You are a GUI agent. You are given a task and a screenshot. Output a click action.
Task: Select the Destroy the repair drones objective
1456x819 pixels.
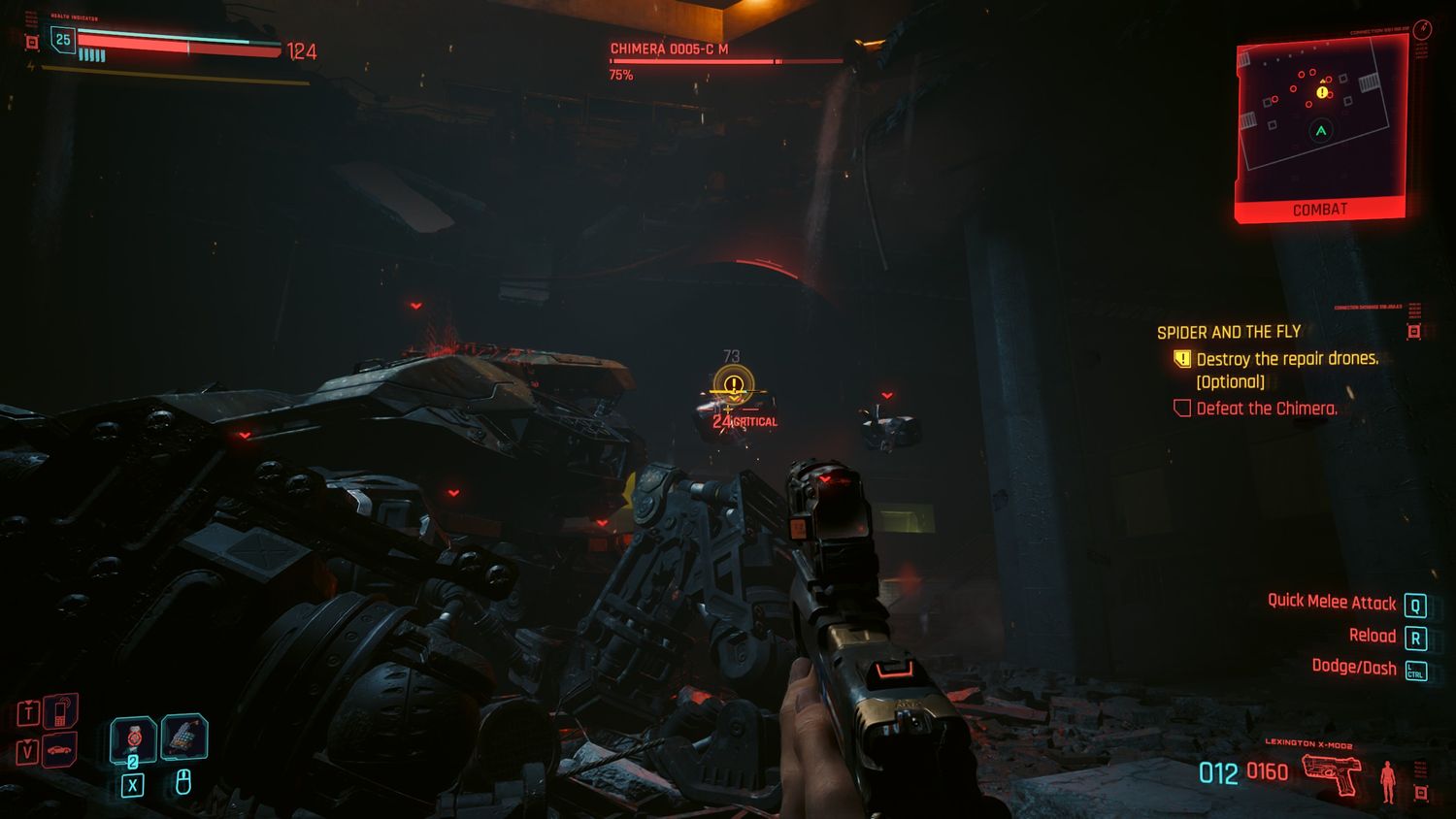tap(1286, 359)
